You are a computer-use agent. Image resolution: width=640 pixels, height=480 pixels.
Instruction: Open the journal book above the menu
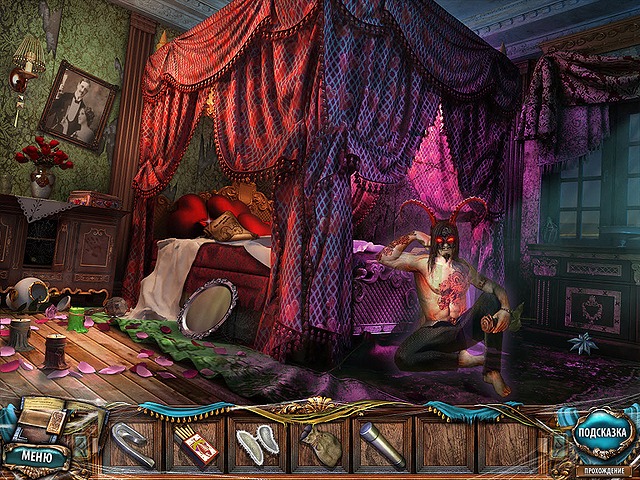point(44,421)
